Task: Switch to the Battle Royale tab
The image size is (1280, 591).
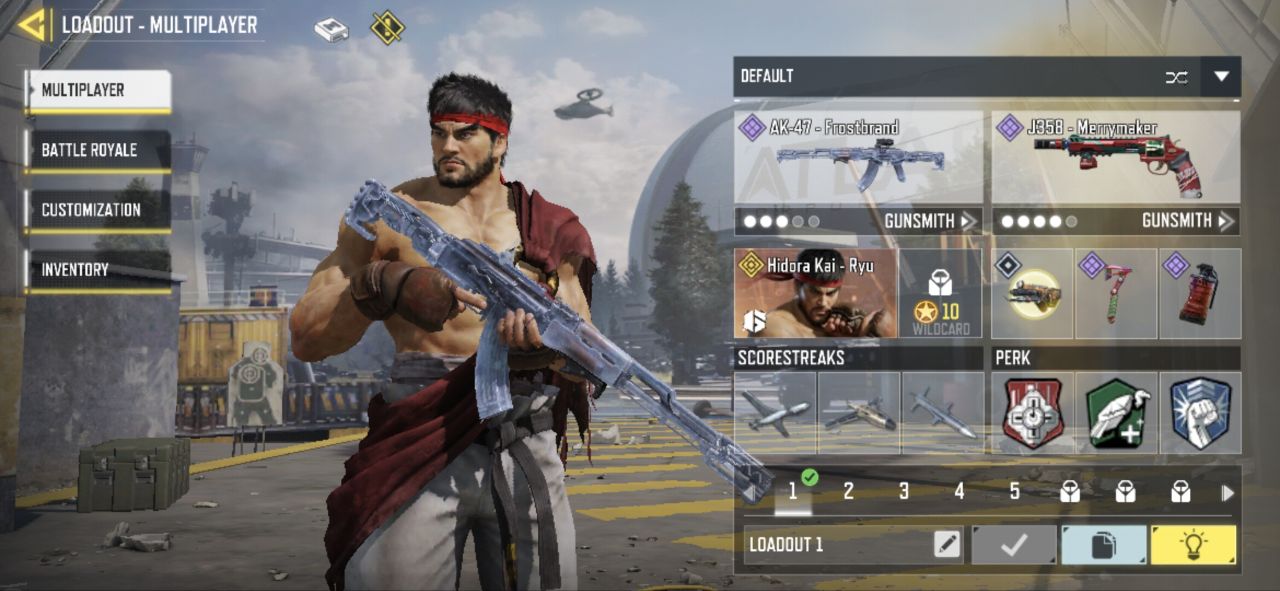Action: pyautogui.click(x=98, y=151)
